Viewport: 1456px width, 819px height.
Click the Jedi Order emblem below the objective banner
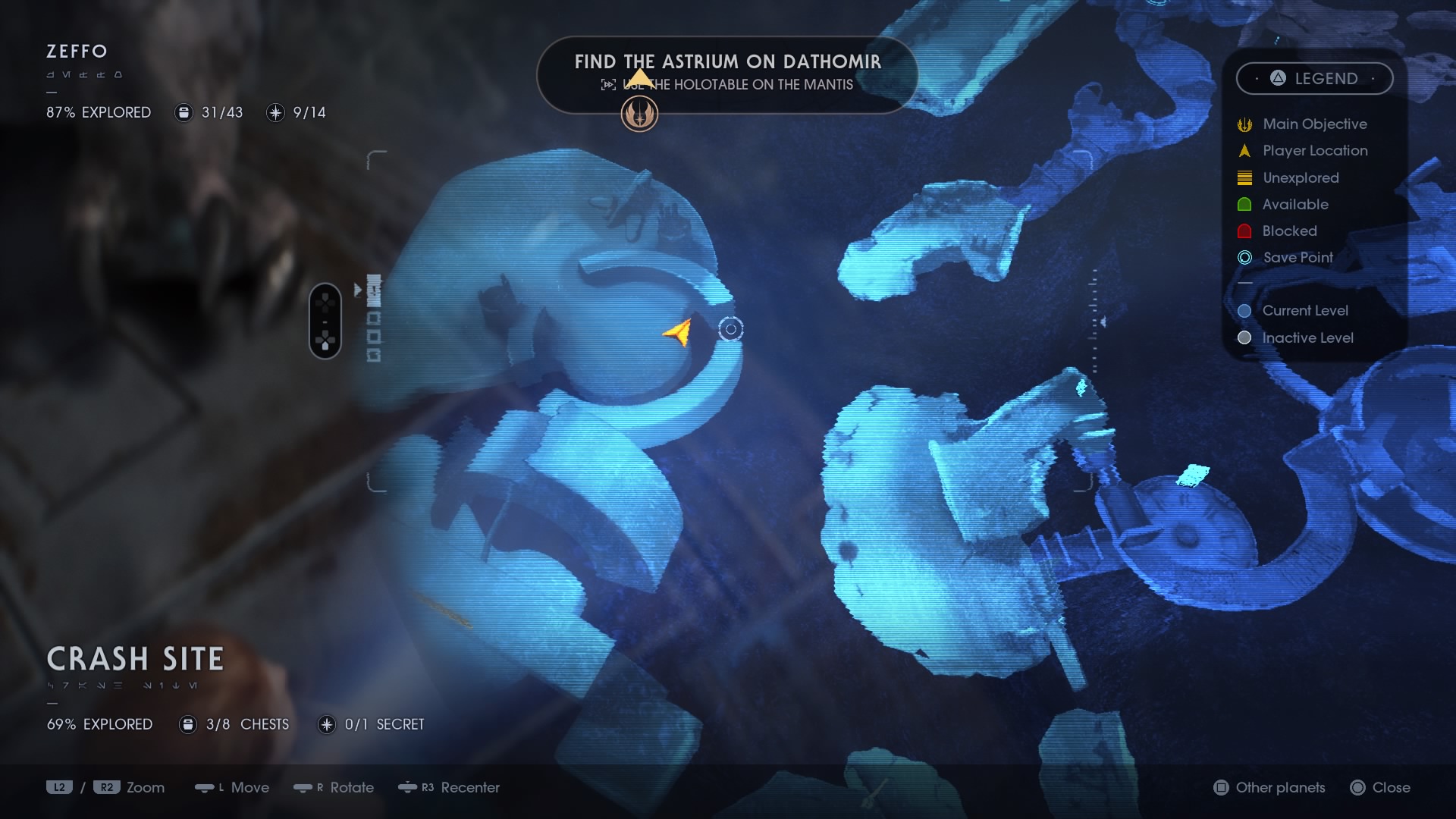tap(641, 115)
